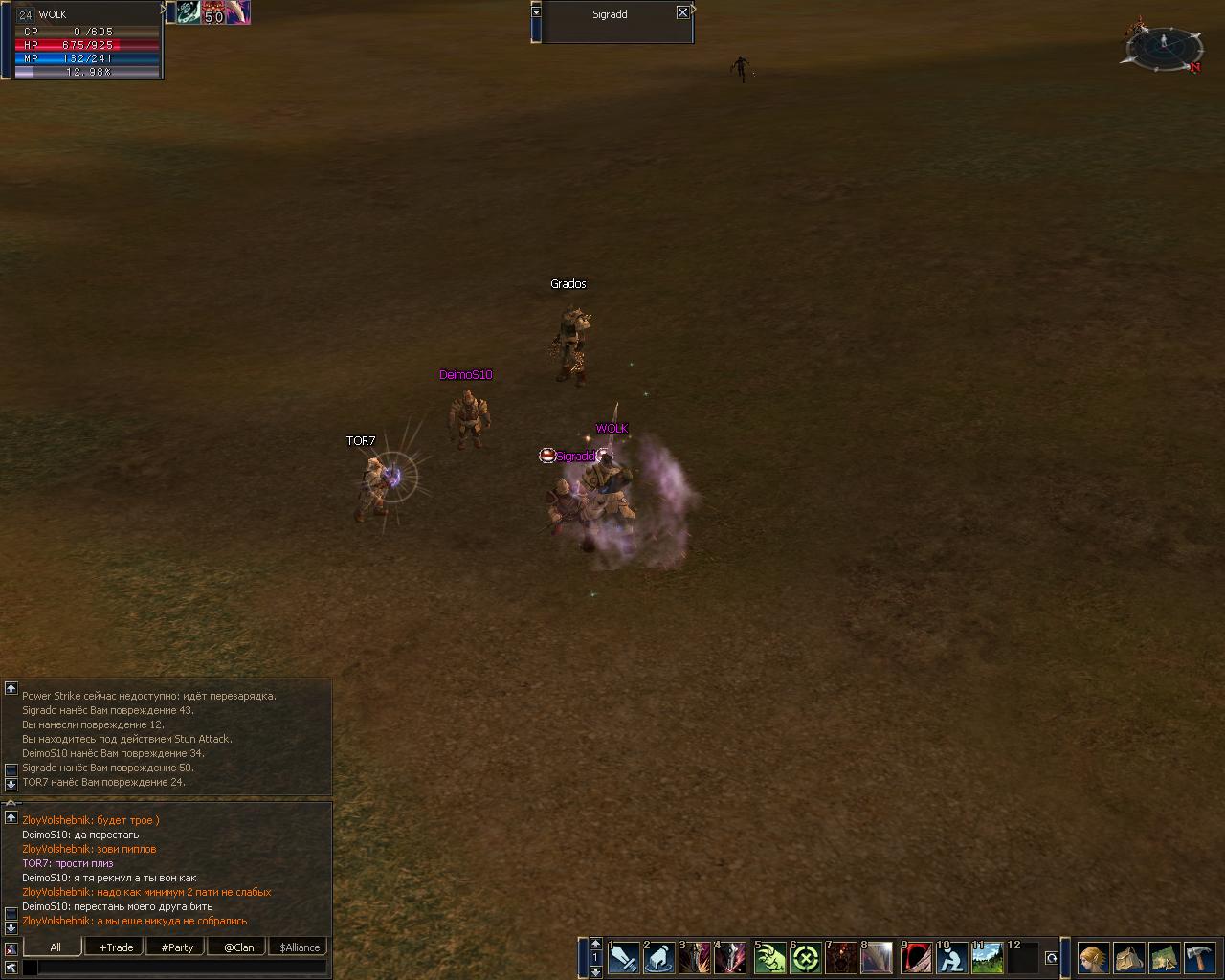Activate the green claw skill in slot 5
The width and height of the screenshot is (1225, 980).
point(770,957)
